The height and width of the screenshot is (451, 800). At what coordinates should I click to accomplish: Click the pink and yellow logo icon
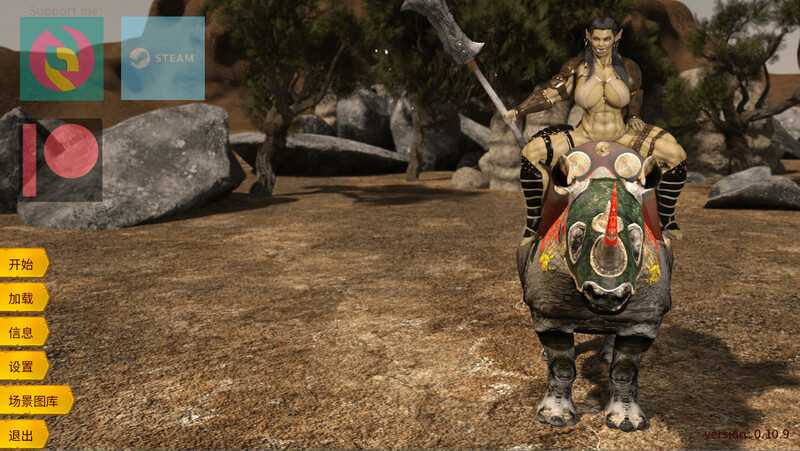coord(61,58)
